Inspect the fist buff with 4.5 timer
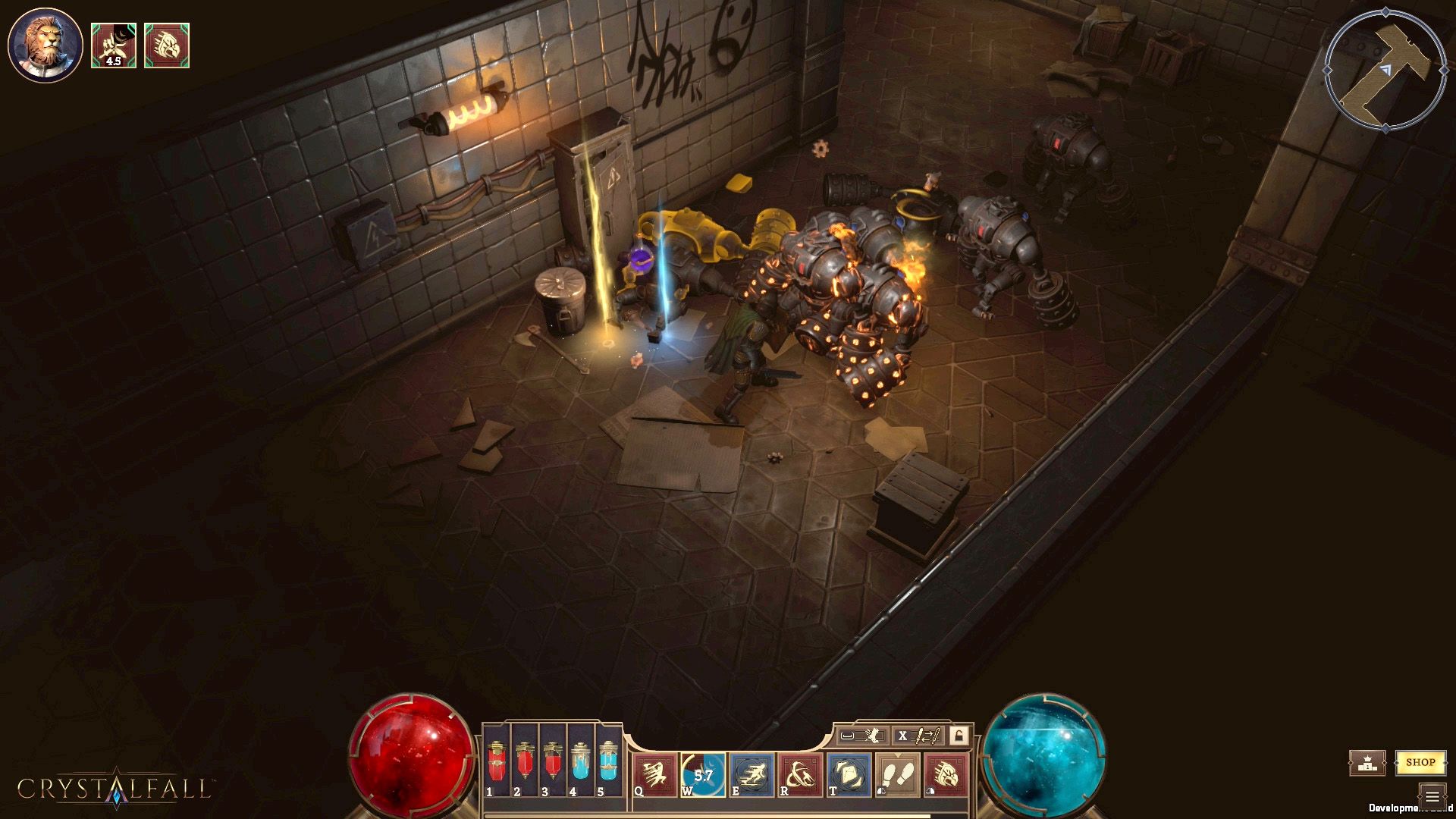1456x819 pixels. click(x=114, y=45)
